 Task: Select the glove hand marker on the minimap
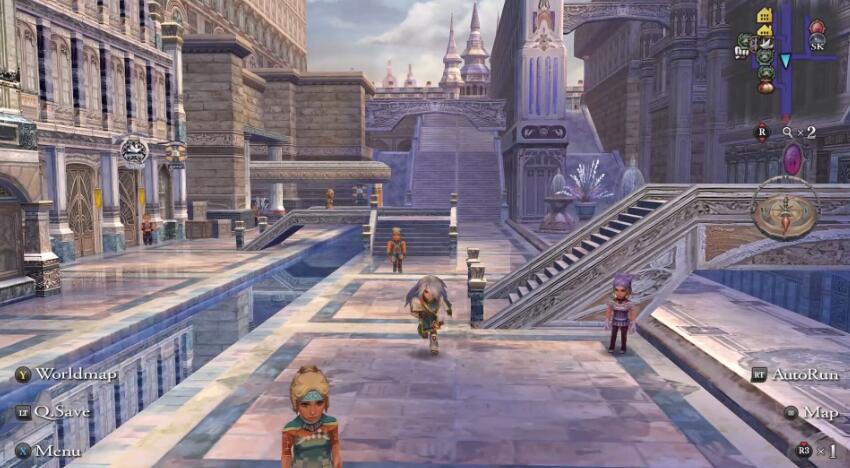[x=742, y=52]
